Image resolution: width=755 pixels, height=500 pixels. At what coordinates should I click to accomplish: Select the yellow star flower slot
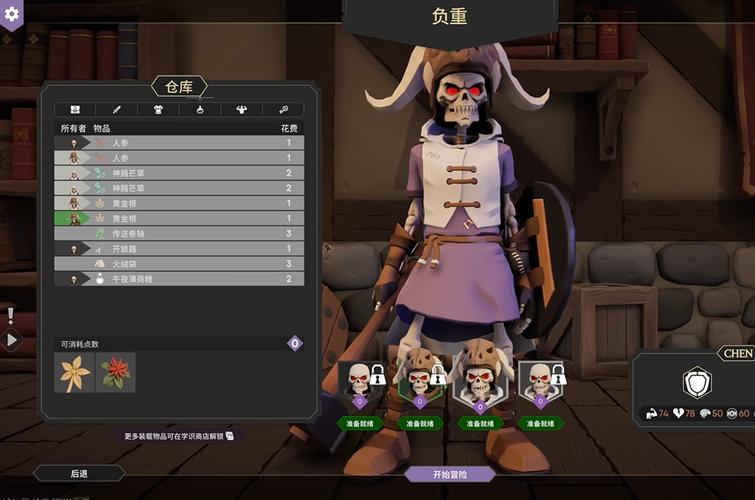[x=74, y=373]
